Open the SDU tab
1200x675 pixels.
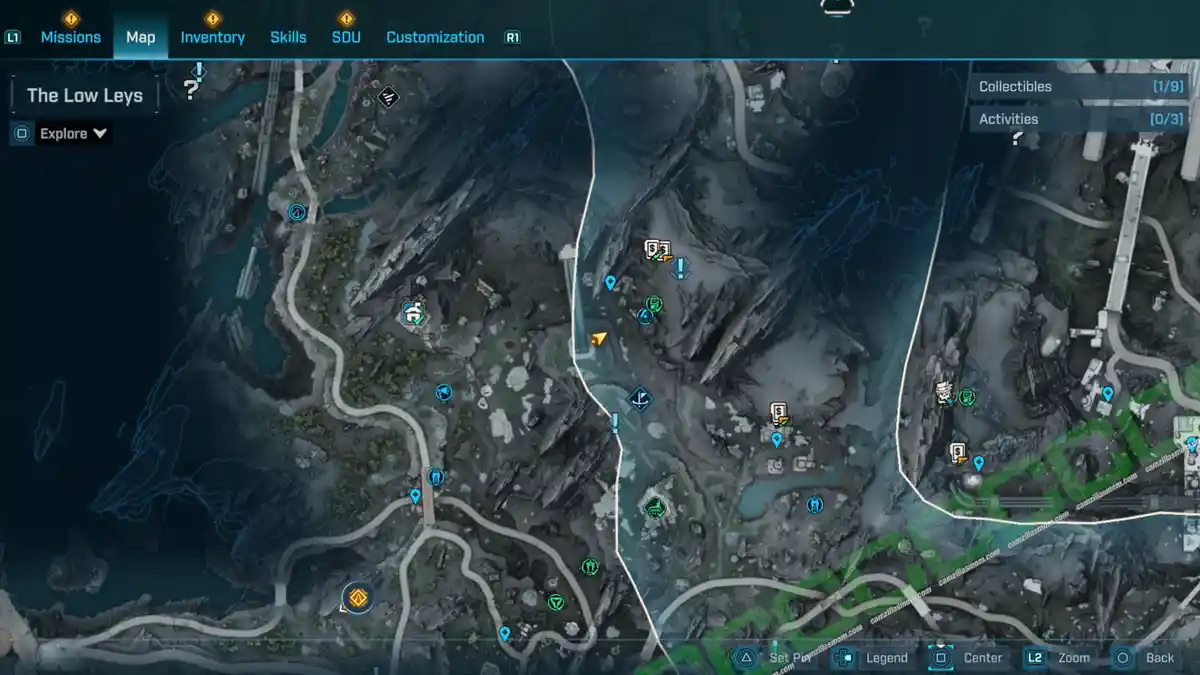click(x=346, y=37)
